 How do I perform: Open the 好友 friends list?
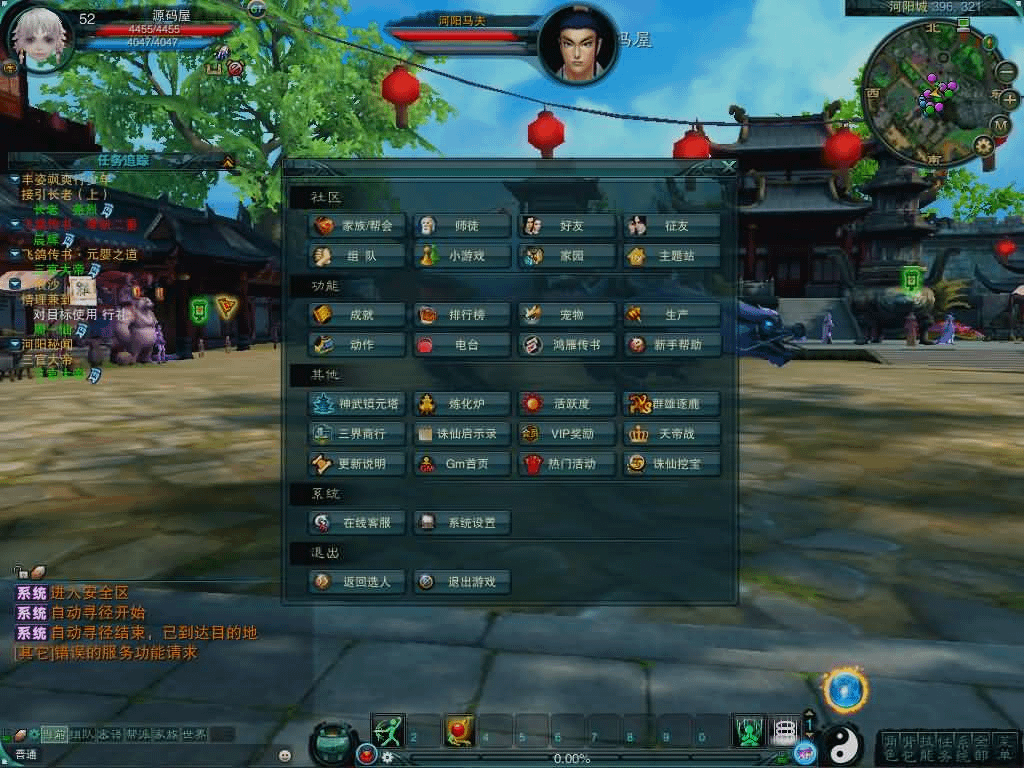click(x=567, y=226)
